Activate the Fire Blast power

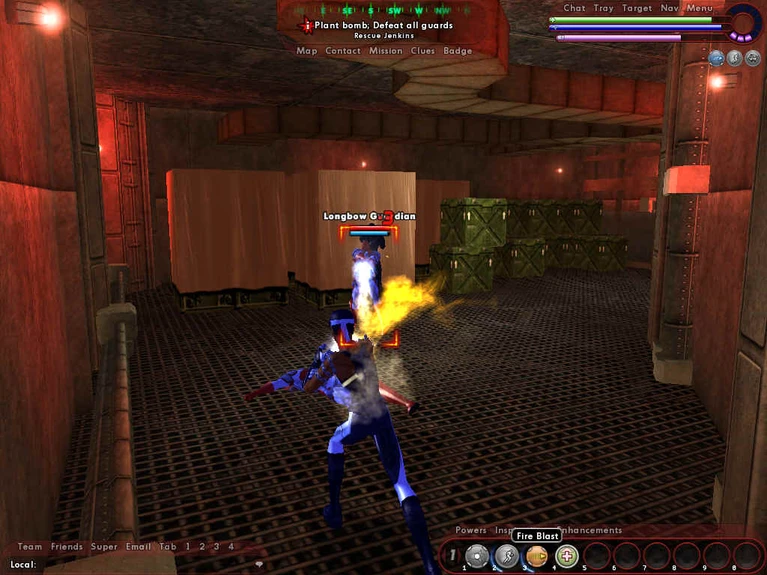(537, 556)
